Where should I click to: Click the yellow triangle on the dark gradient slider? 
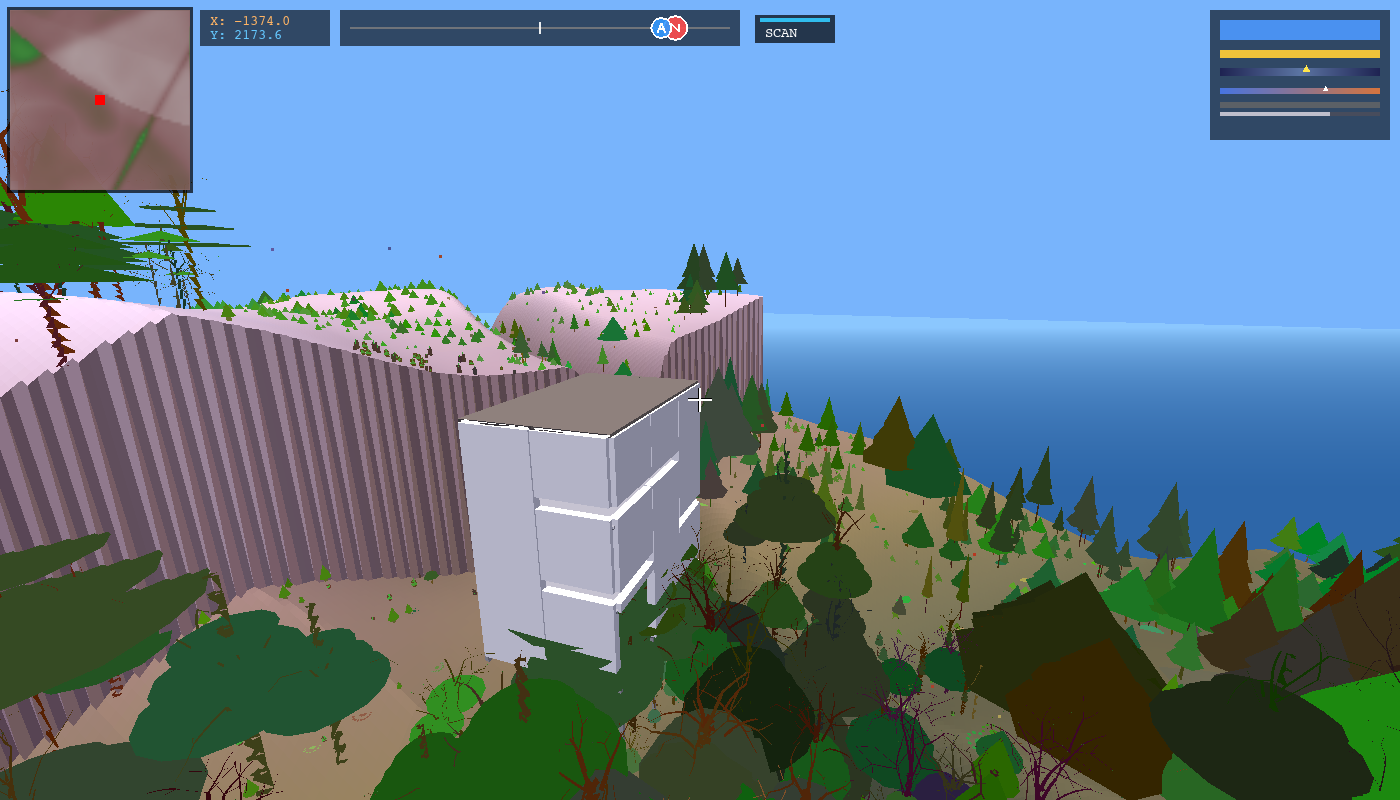[x=1306, y=69]
